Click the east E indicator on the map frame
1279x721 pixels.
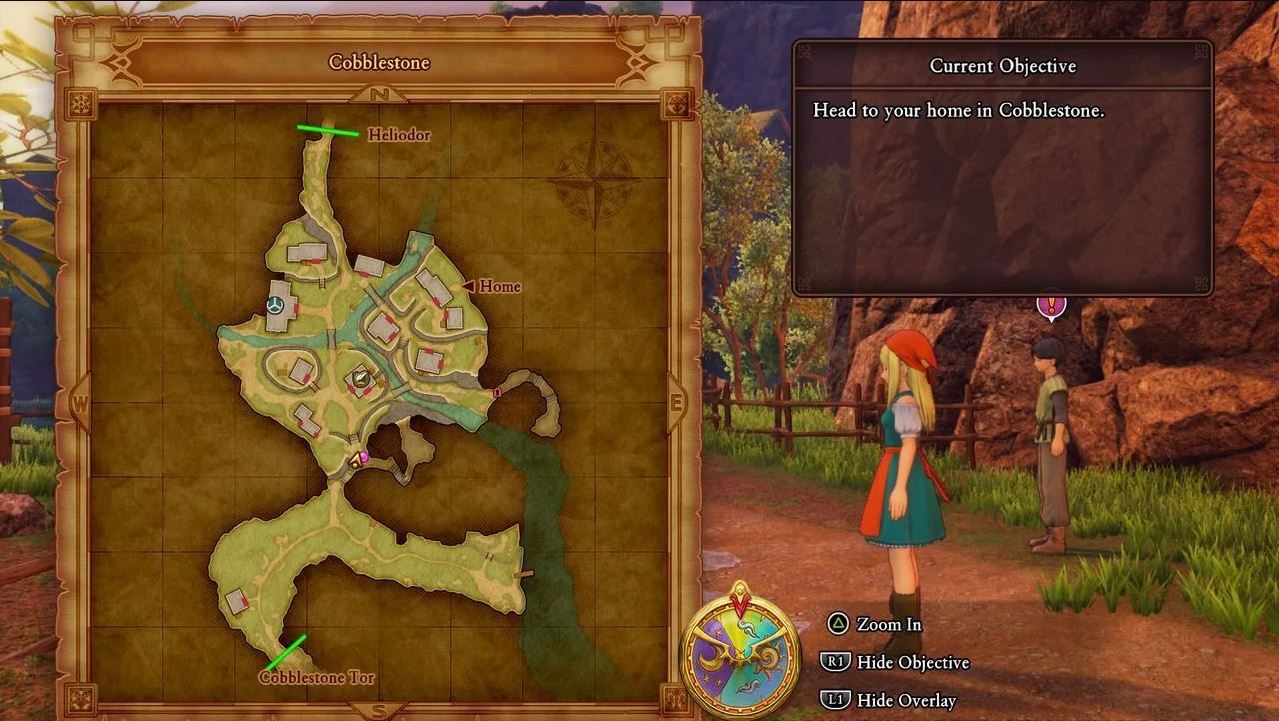(676, 404)
